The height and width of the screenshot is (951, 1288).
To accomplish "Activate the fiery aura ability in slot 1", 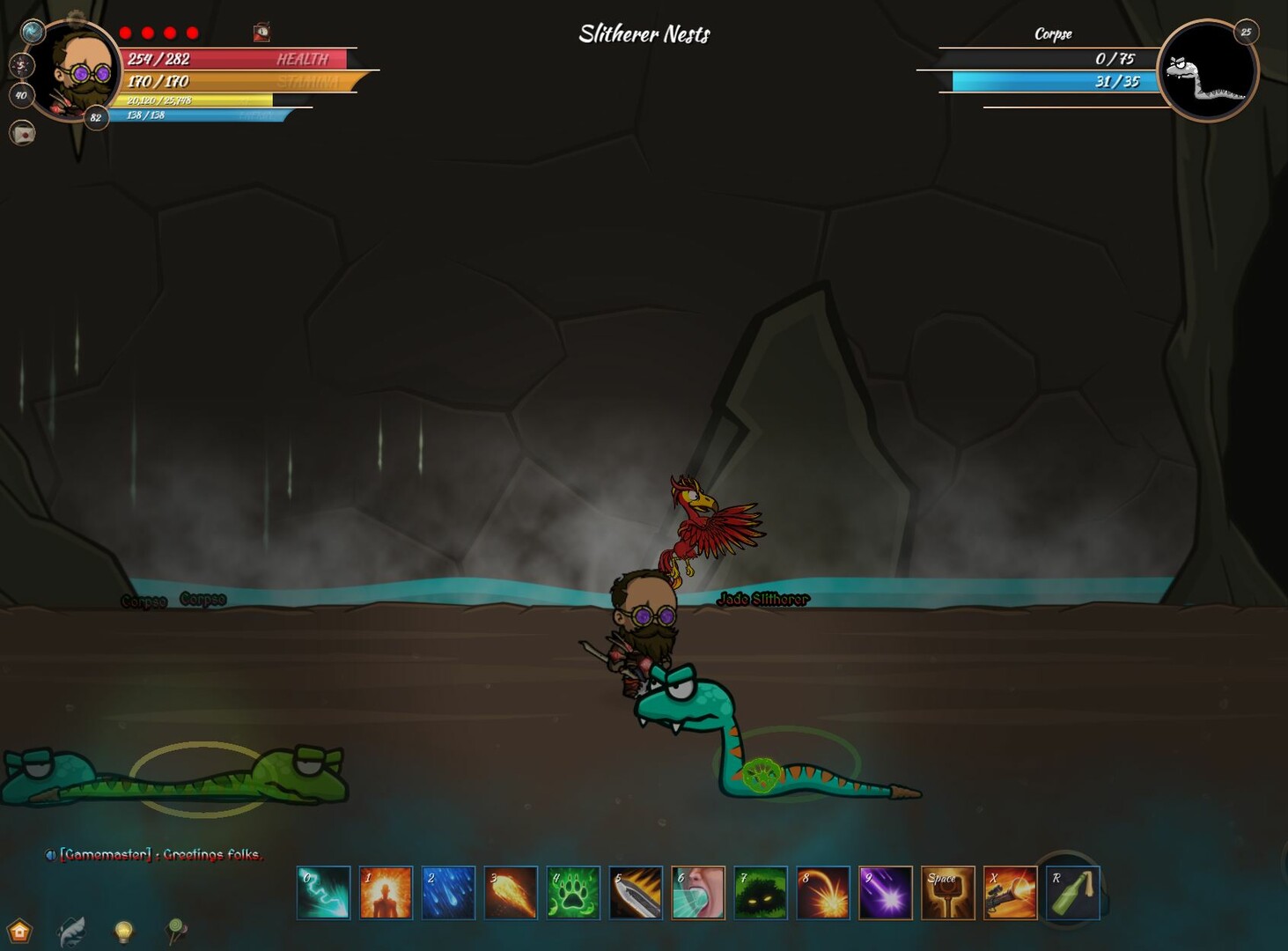I will pyautogui.click(x=386, y=892).
